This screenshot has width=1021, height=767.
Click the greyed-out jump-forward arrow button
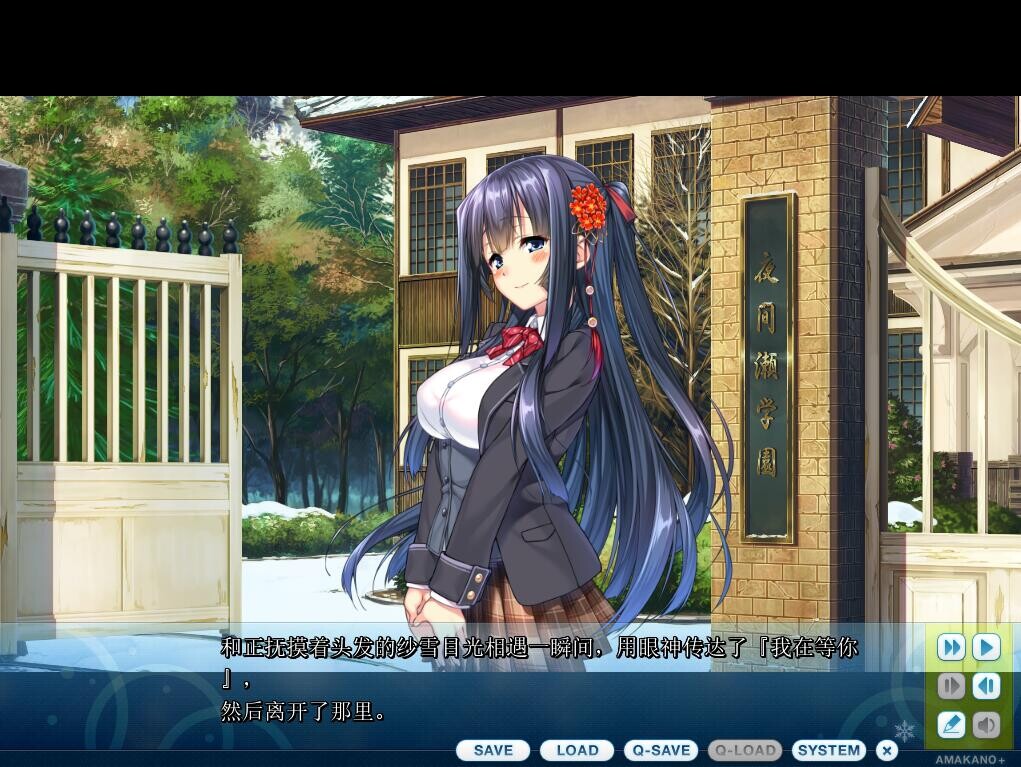(951, 686)
